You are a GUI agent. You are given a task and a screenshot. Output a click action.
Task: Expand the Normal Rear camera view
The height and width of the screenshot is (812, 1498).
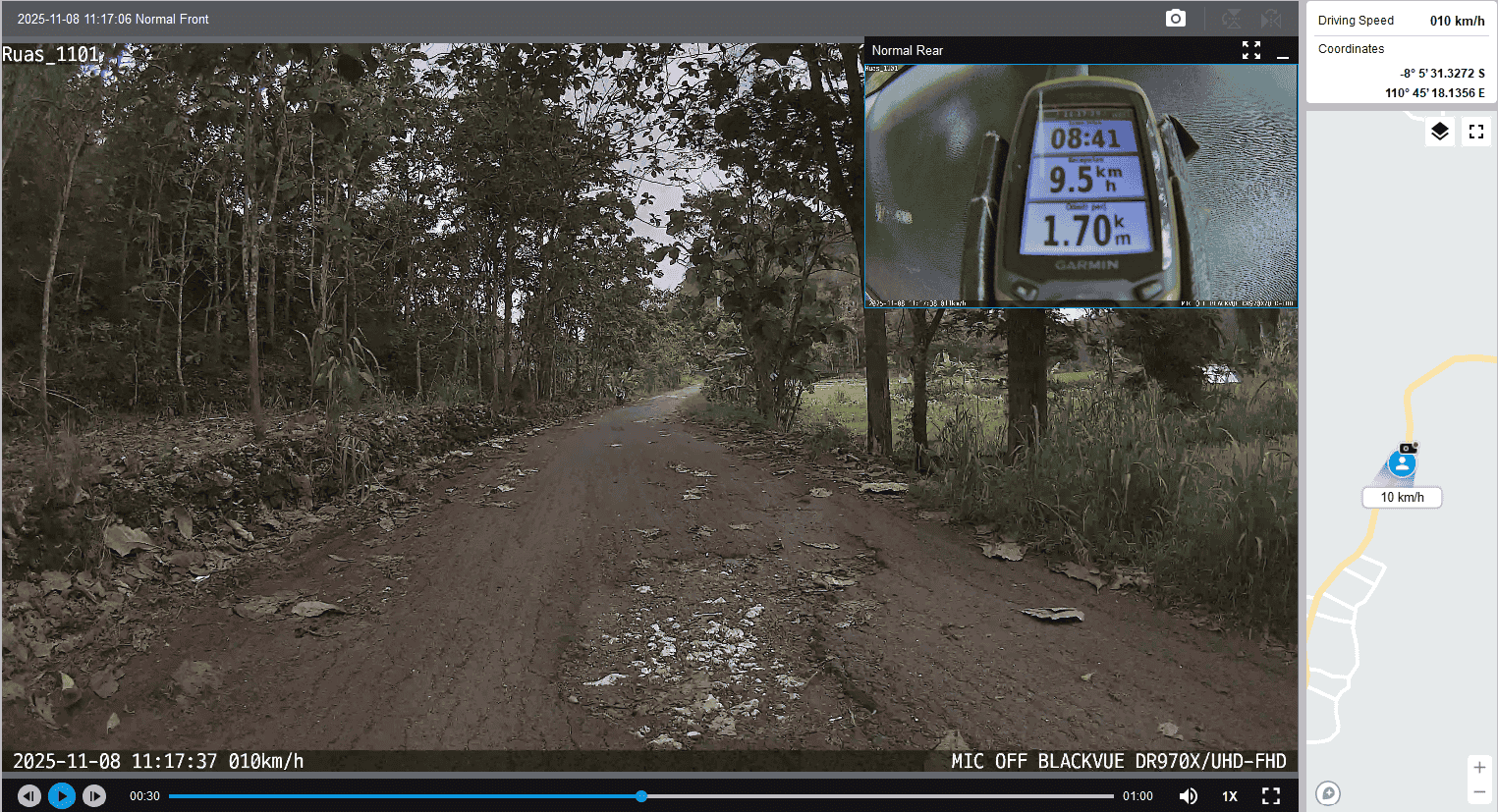coord(1250,50)
